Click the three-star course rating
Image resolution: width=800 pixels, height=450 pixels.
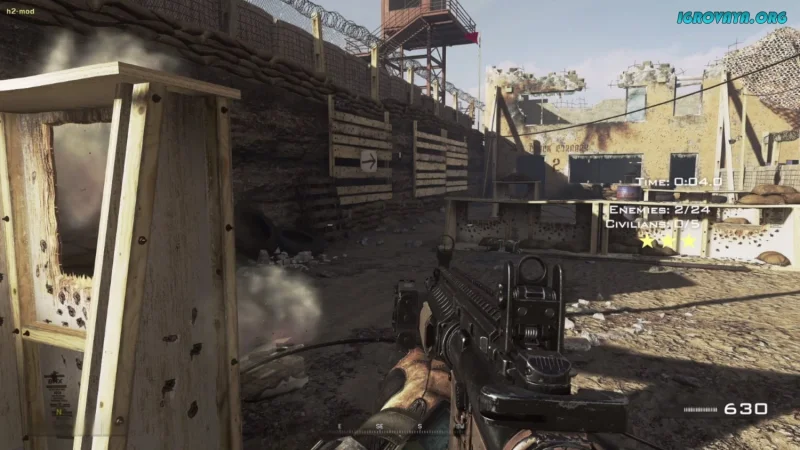pyautogui.click(x=667, y=241)
